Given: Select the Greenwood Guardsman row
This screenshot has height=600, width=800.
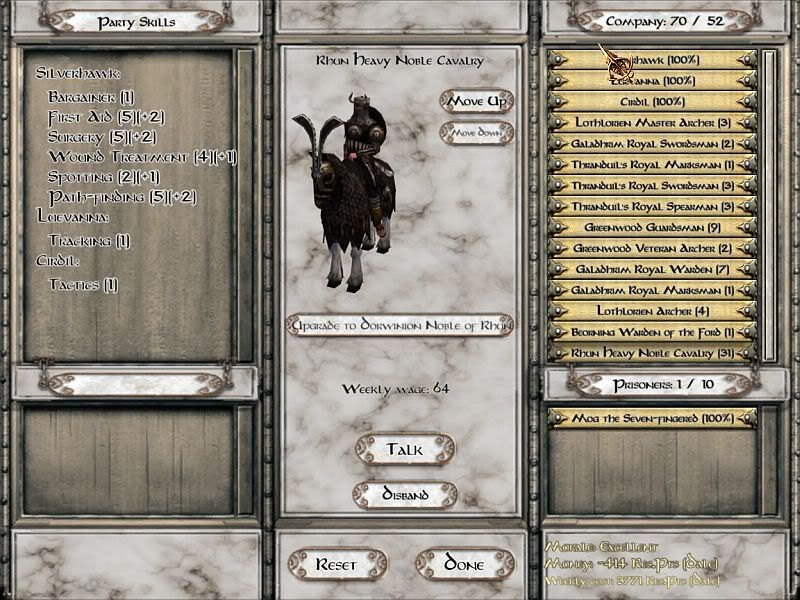Looking at the screenshot, I should [x=651, y=228].
